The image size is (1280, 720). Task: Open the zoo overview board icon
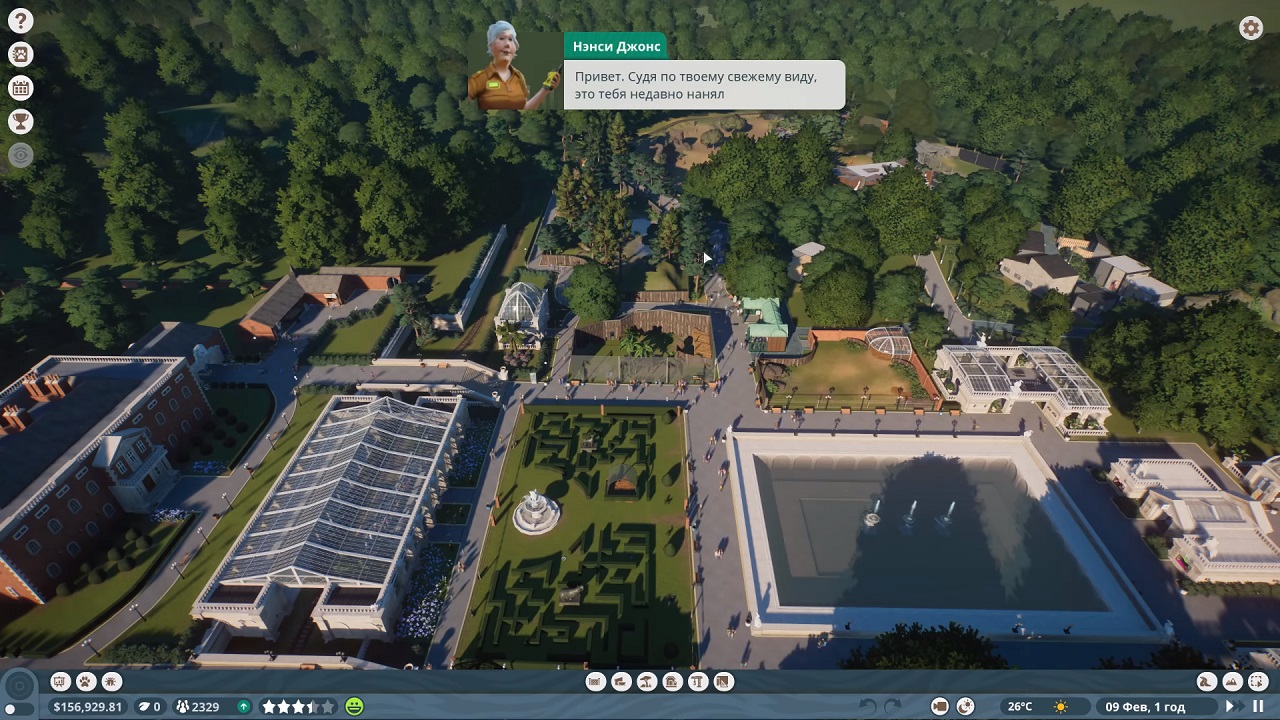coord(60,682)
